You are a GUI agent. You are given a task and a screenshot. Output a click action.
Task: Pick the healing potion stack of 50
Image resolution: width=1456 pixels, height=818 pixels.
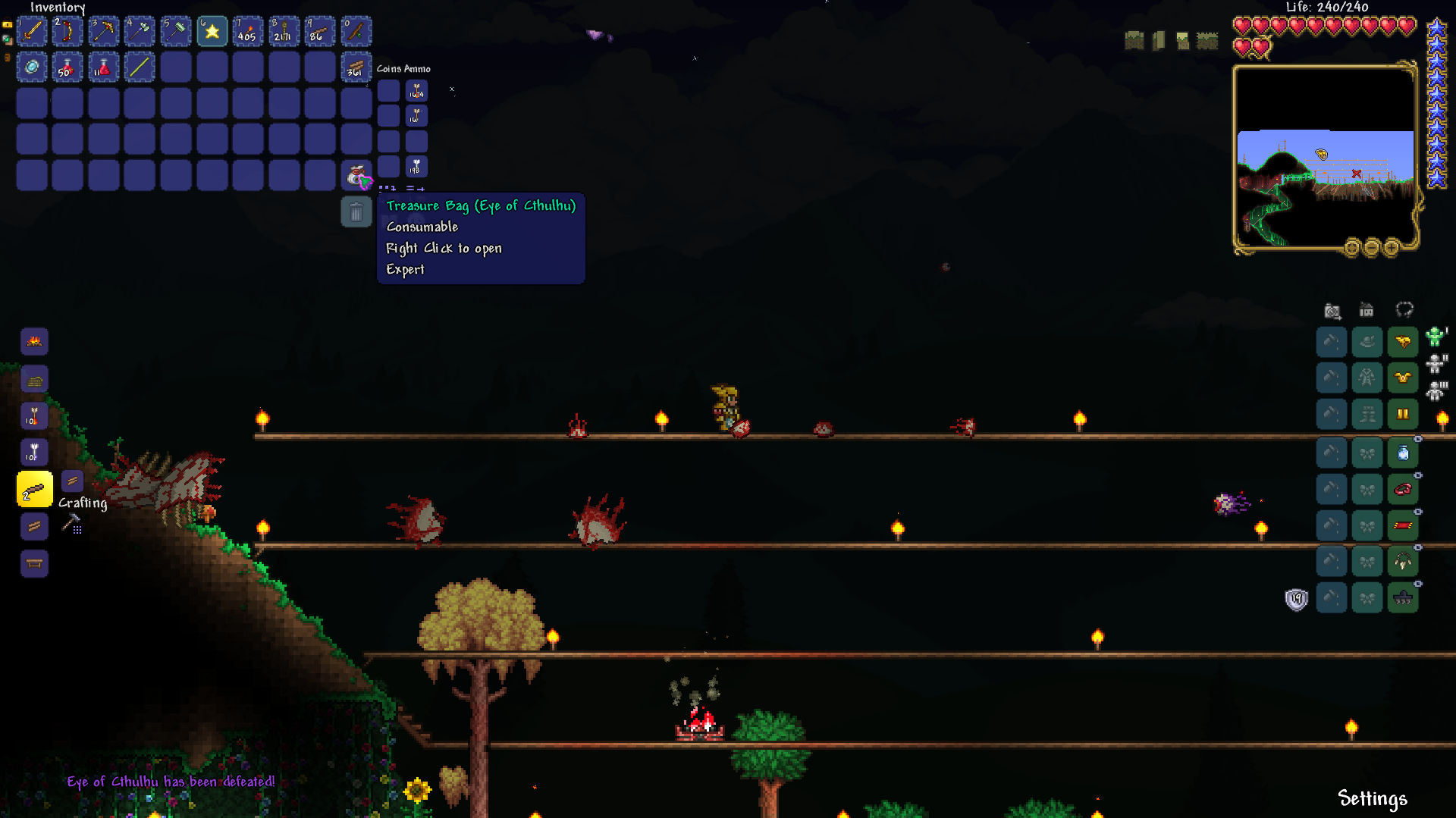pos(67,67)
